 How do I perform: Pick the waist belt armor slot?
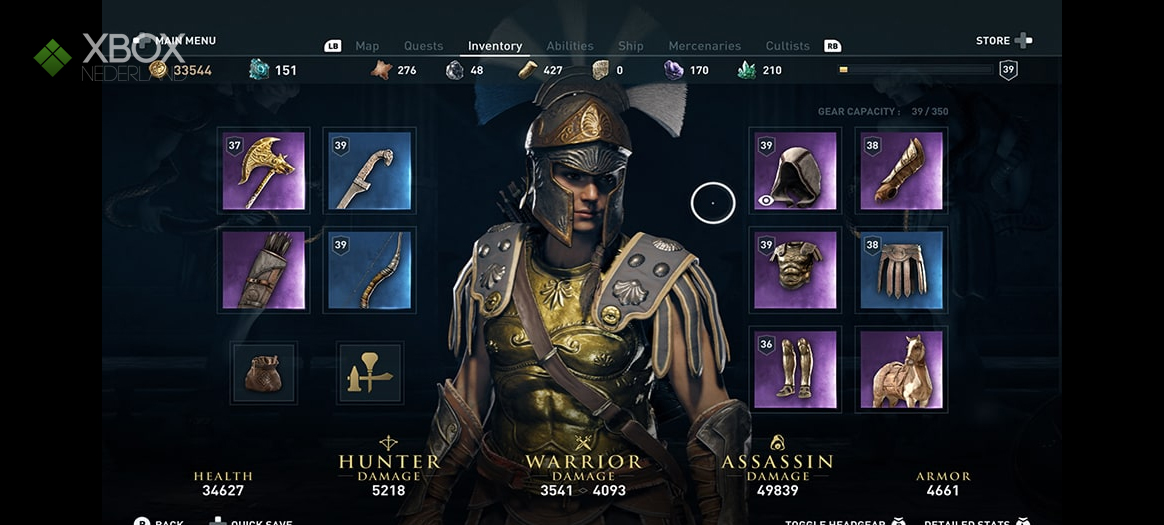pyautogui.click(x=901, y=270)
